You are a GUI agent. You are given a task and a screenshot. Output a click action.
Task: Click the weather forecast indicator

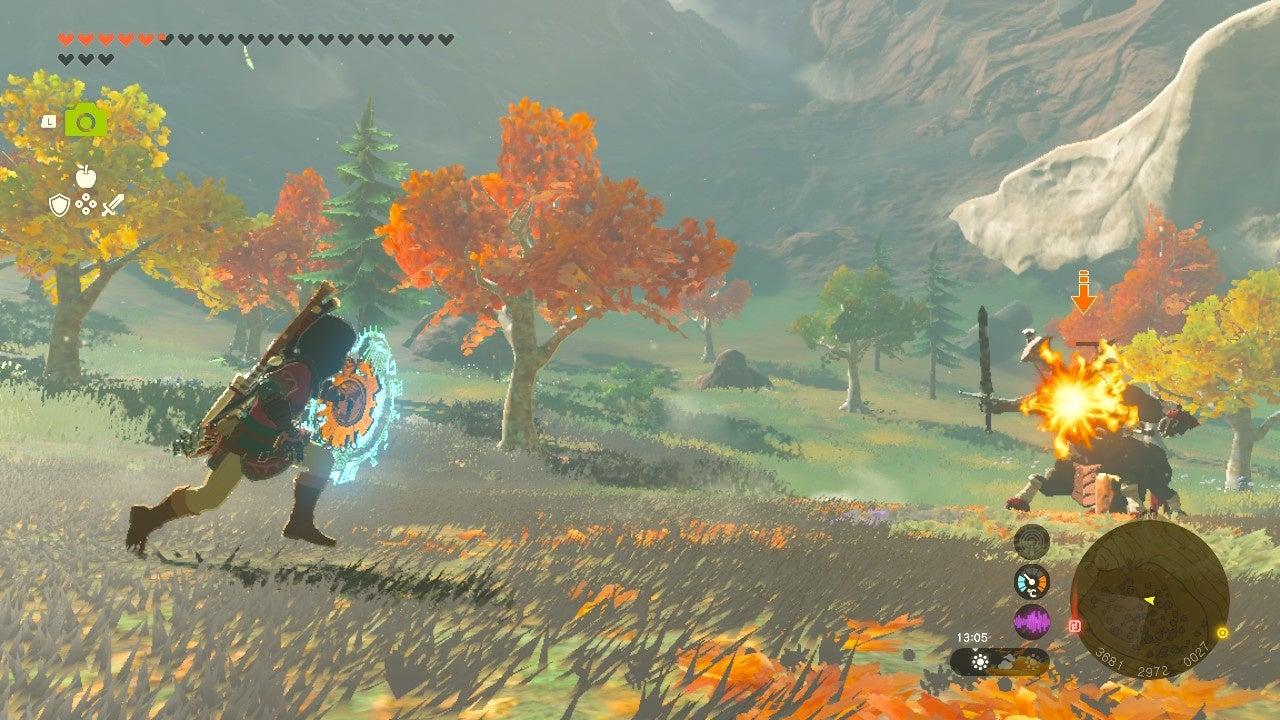tap(998, 661)
